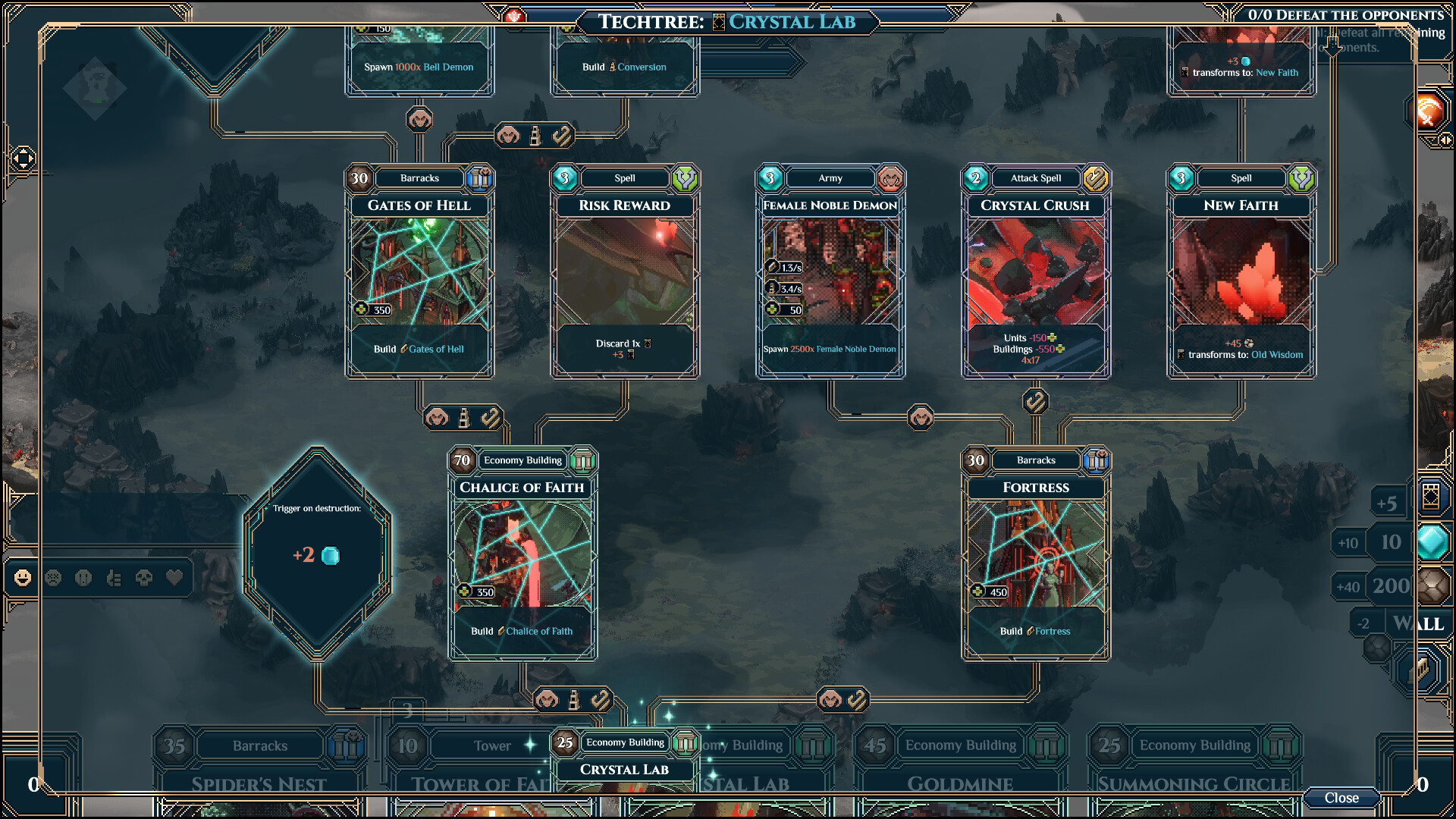
Task: Click the skull emote icon
Action: [144, 579]
